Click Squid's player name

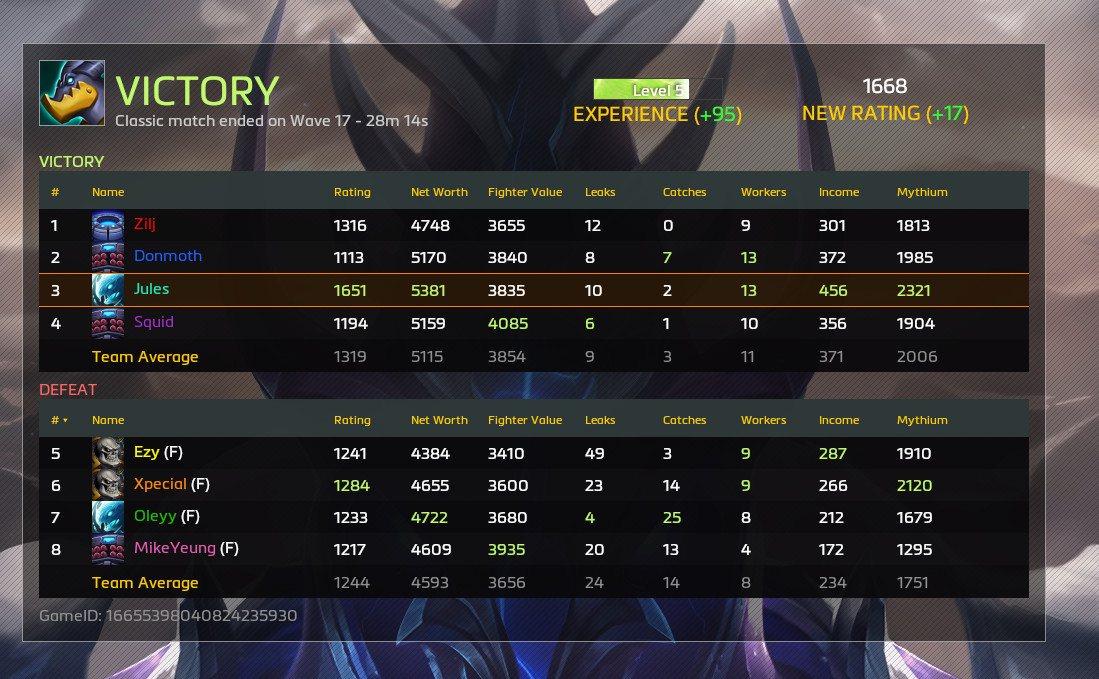pos(153,322)
